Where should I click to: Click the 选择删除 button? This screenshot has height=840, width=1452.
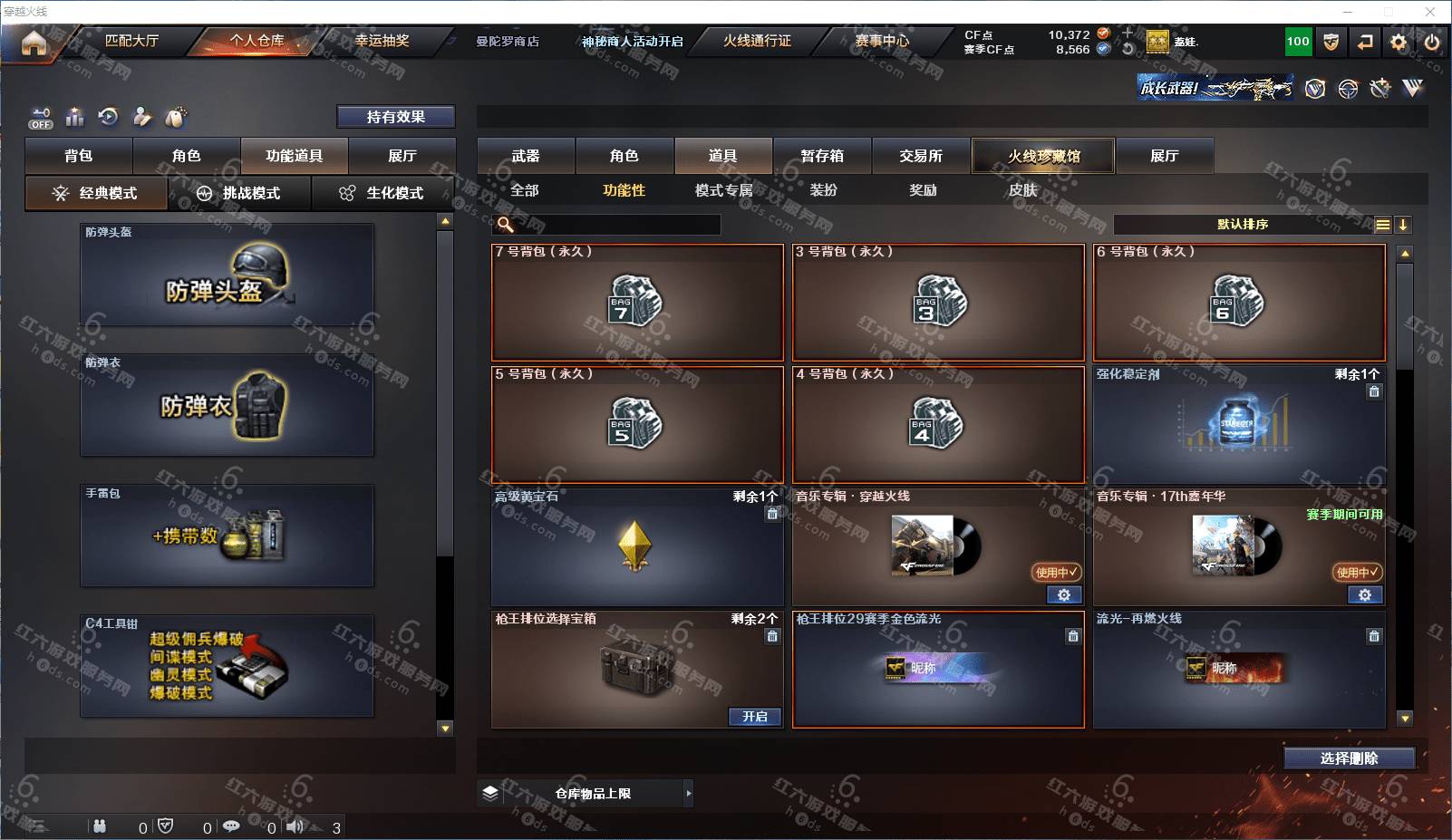[x=1349, y=758]
